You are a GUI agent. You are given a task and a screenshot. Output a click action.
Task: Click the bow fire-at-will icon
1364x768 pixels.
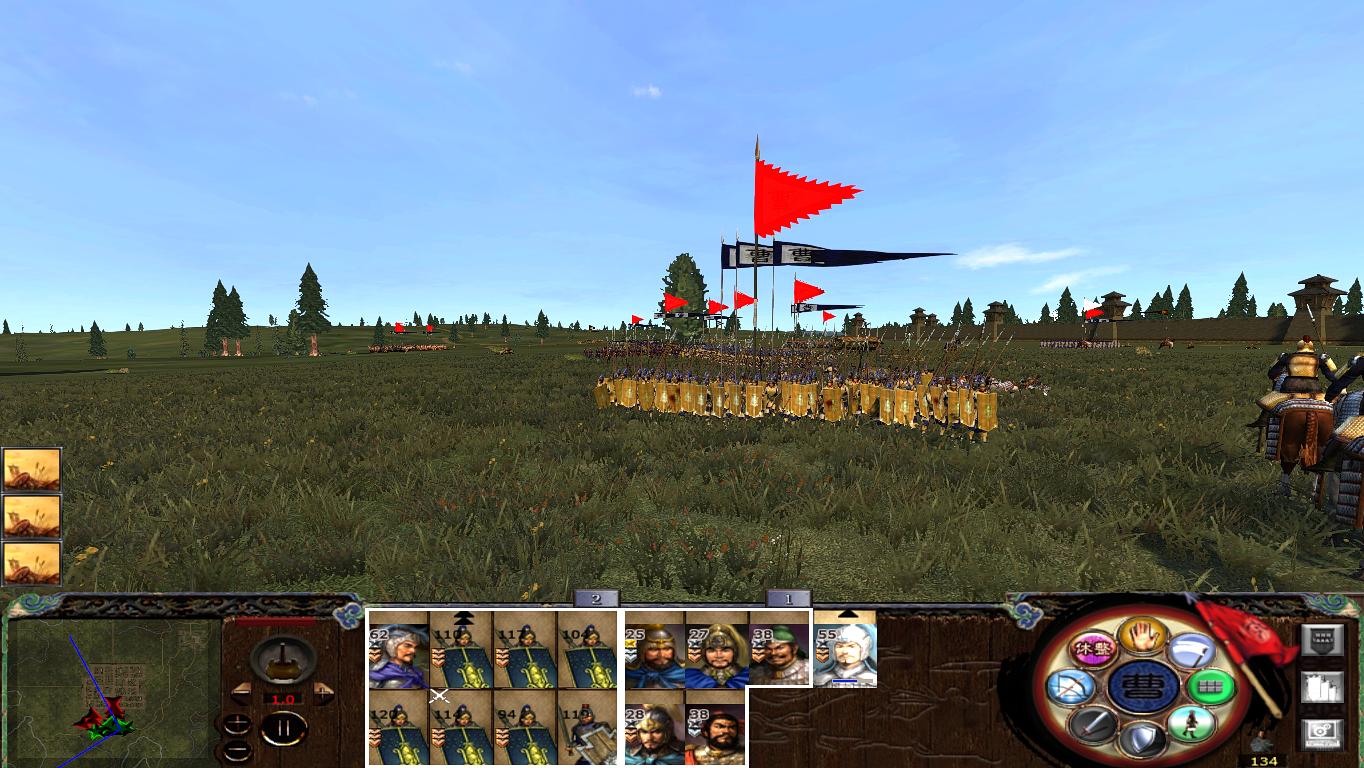pos(1070,685)
